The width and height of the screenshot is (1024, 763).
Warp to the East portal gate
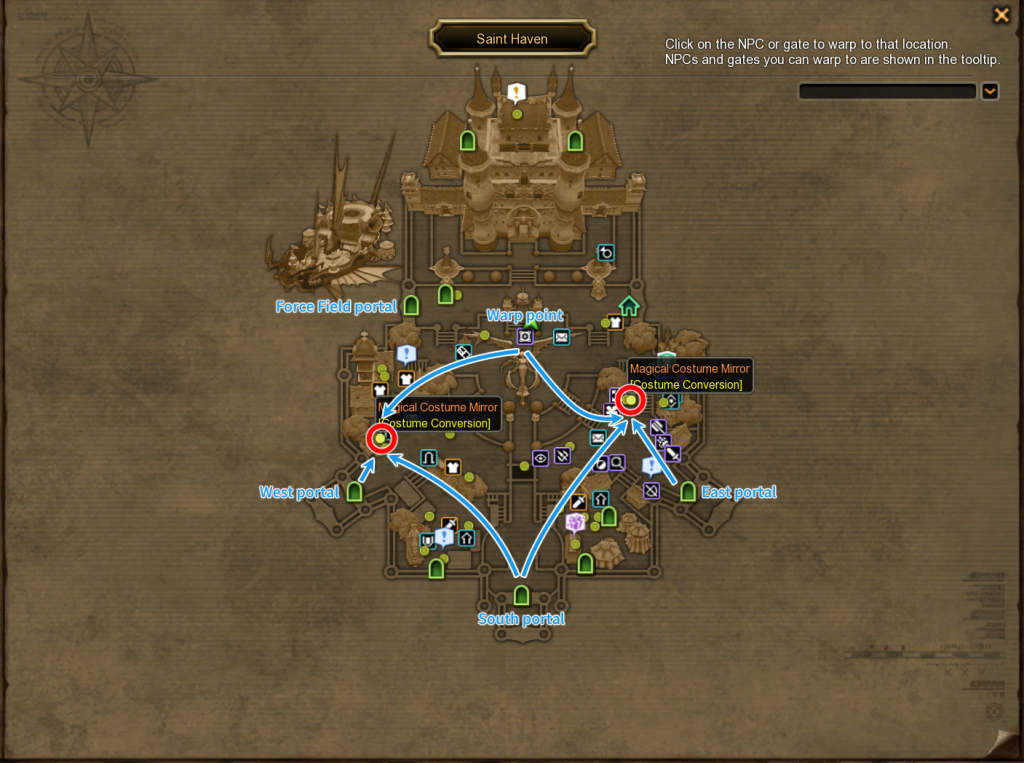[x=687, y=491]
